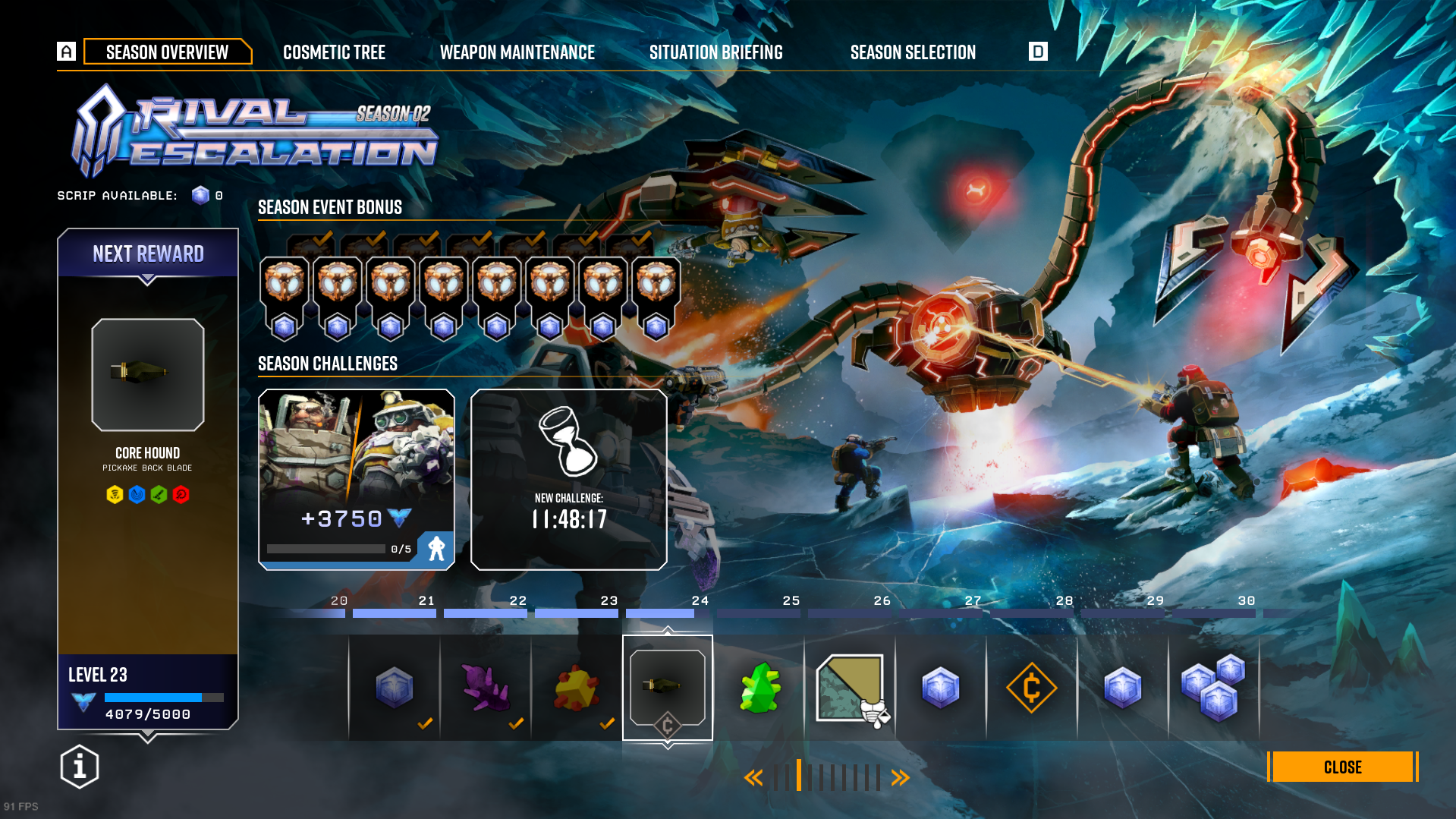Switch to the Cosmetic Tree tab
Viewport: 1456px width, 819px height.
pyautogui.click(x=334, y=52)
